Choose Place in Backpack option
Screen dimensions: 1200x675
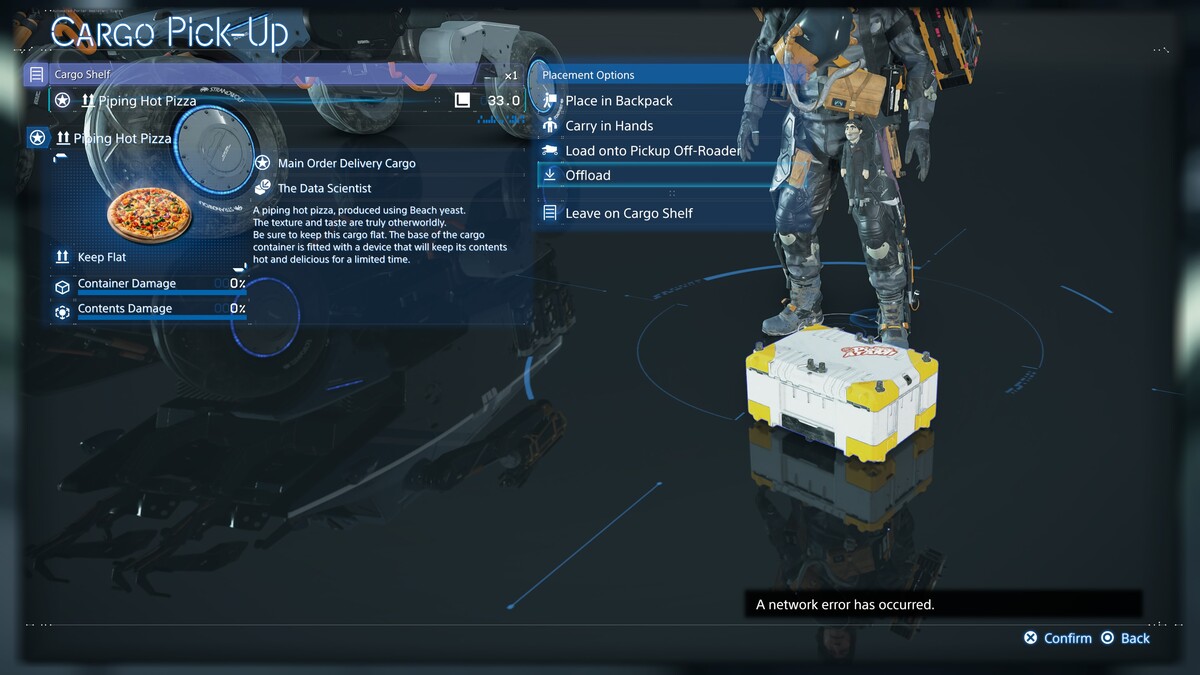point(618,101)
